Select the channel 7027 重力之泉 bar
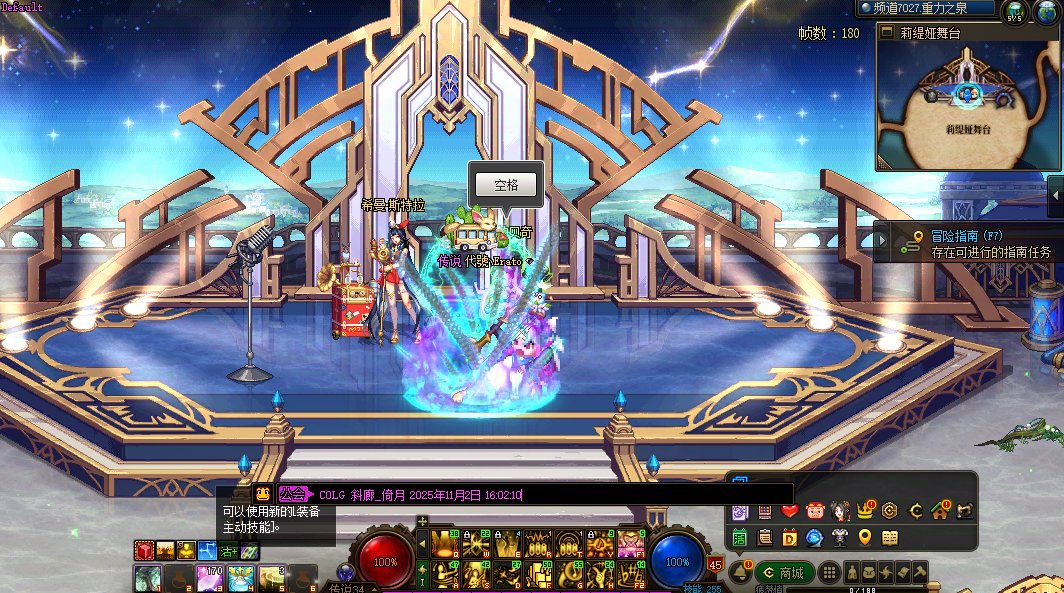The image size is (1064, 593). [x=926, y=8]
